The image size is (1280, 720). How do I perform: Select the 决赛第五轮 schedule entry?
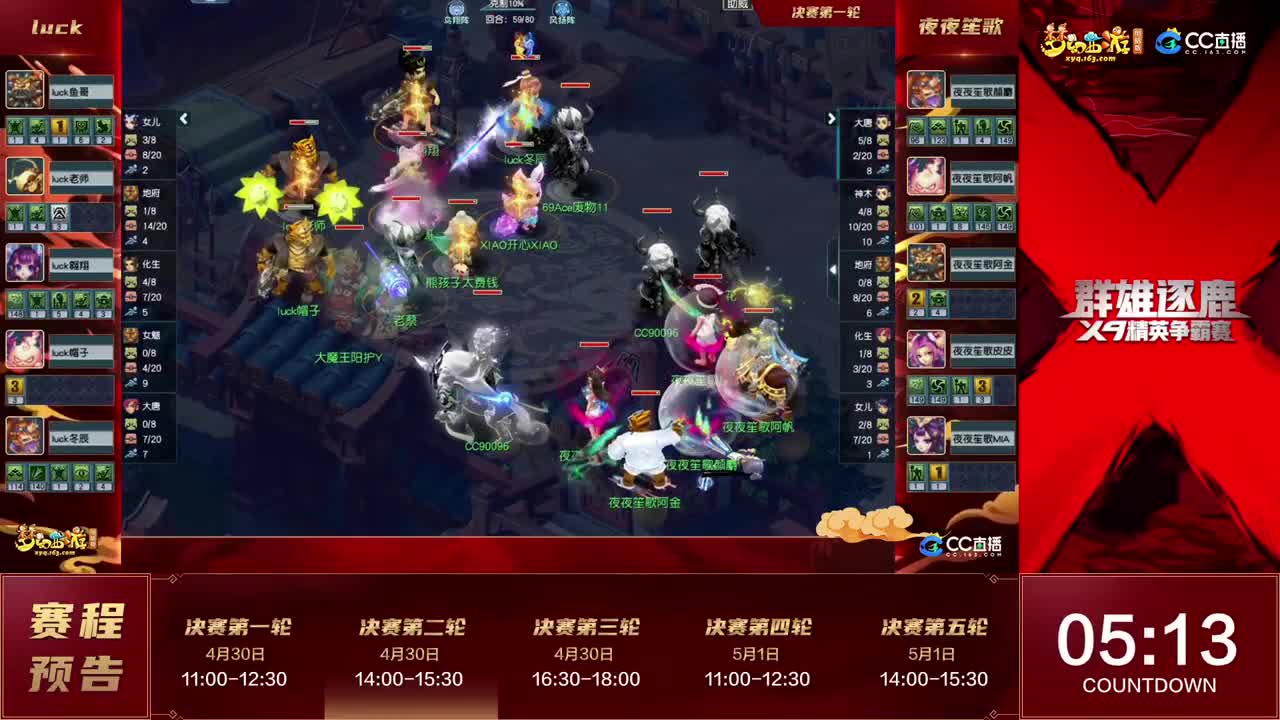[932, 645]
